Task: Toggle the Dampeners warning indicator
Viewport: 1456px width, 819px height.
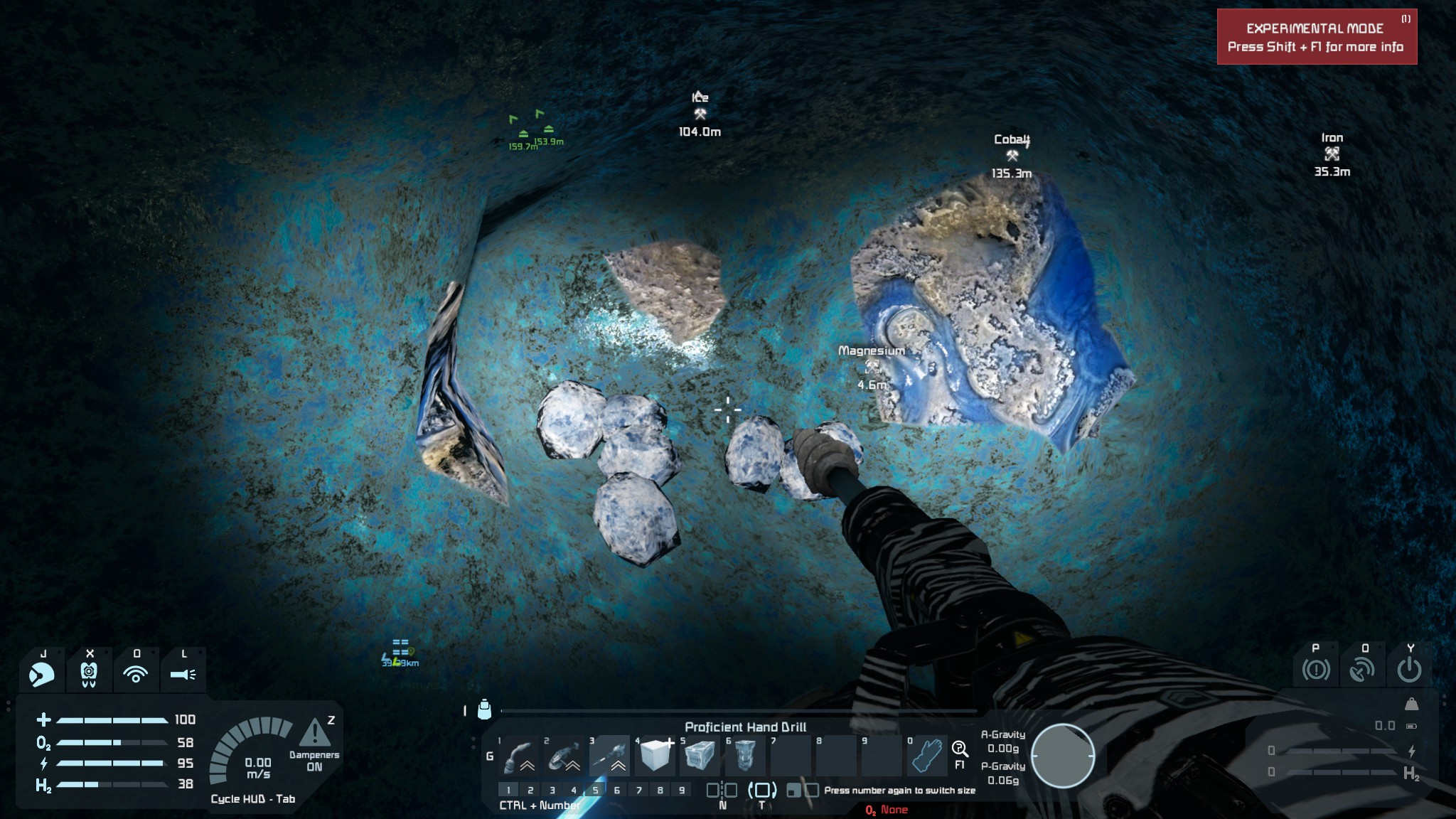Action: [x=314, y=734]
